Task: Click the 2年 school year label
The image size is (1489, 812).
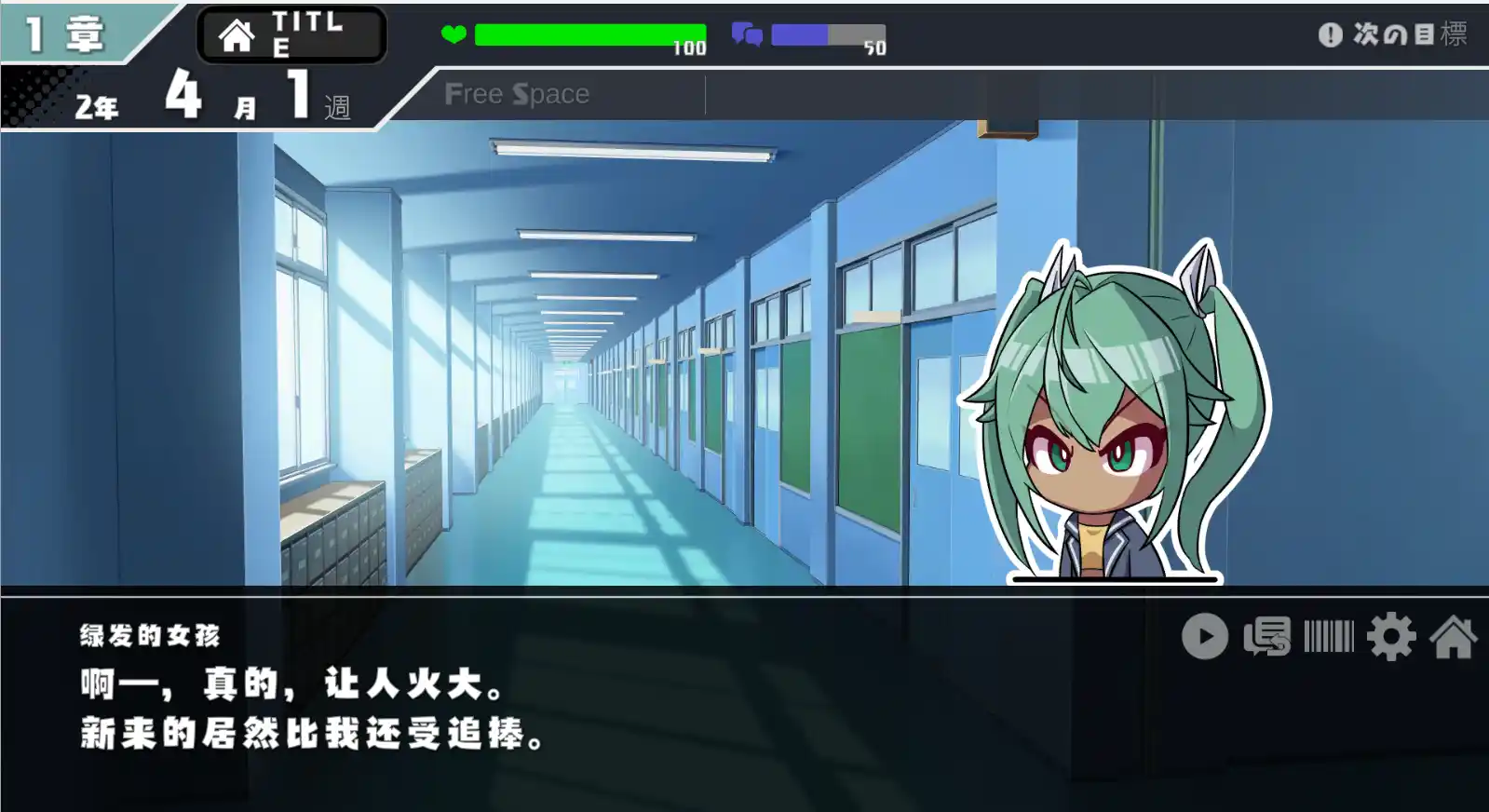Action: [98, 105]
